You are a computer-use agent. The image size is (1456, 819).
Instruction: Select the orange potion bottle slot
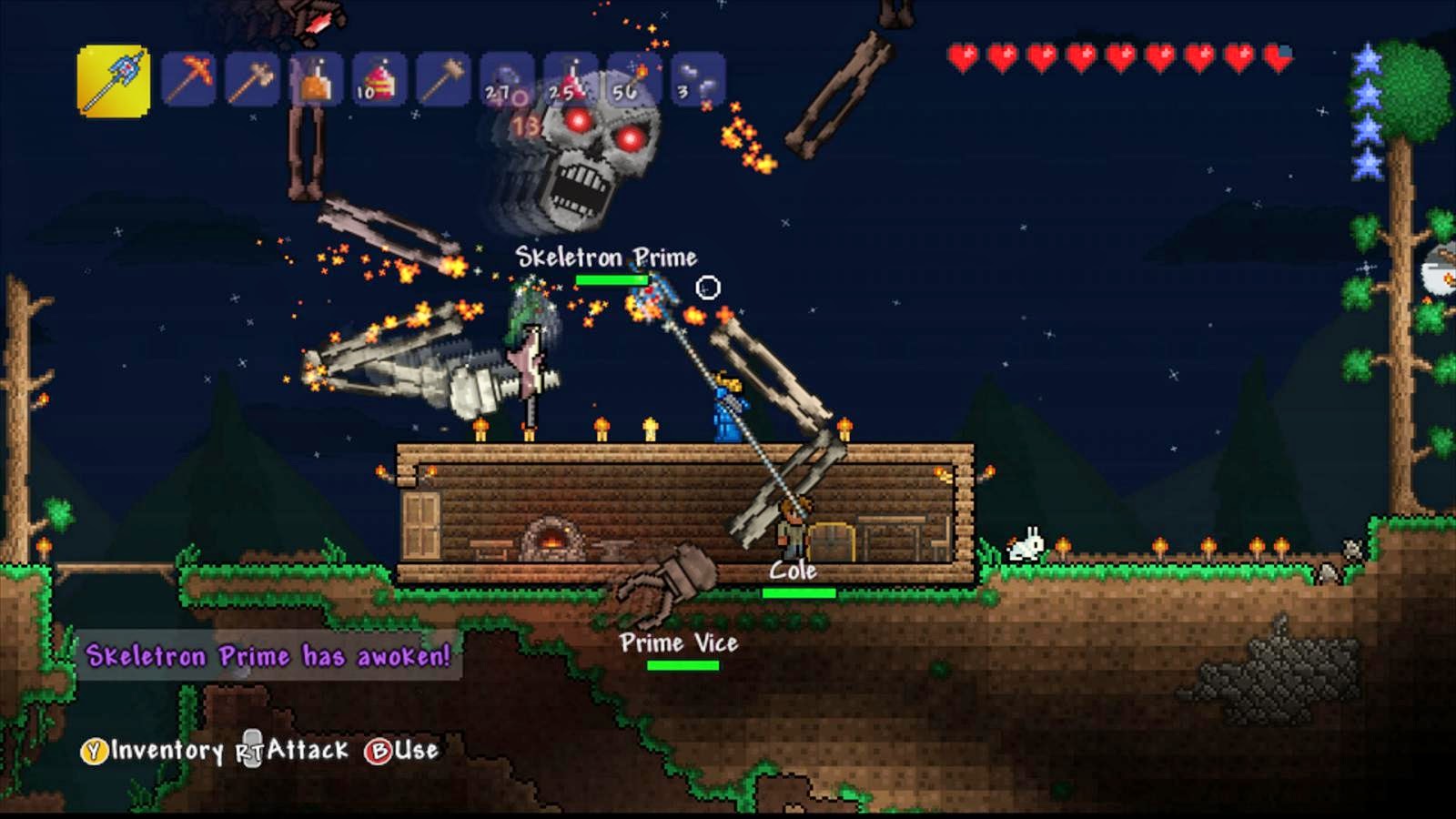316,79
